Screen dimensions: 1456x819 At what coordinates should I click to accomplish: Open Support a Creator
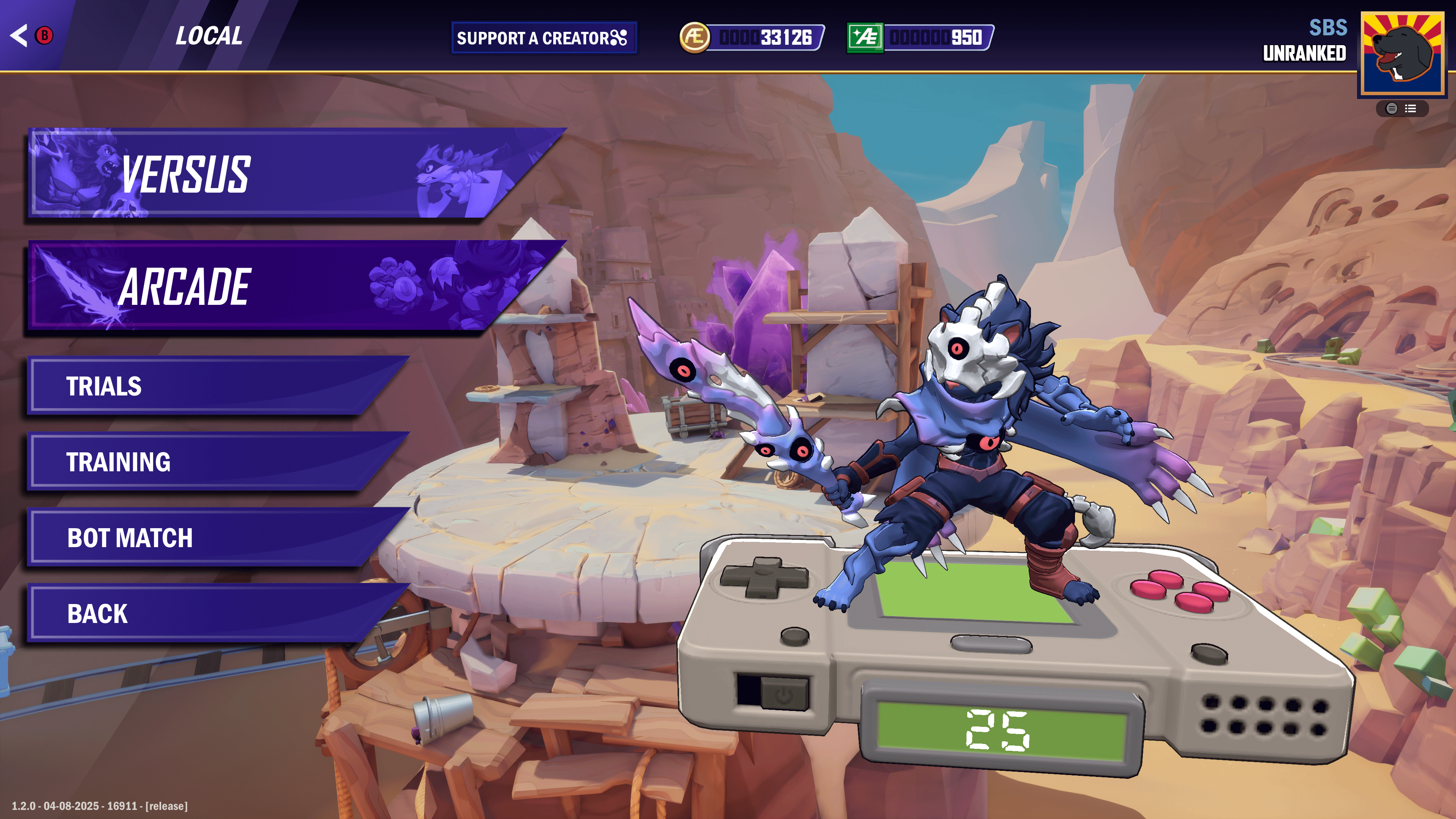coord(543,38)
